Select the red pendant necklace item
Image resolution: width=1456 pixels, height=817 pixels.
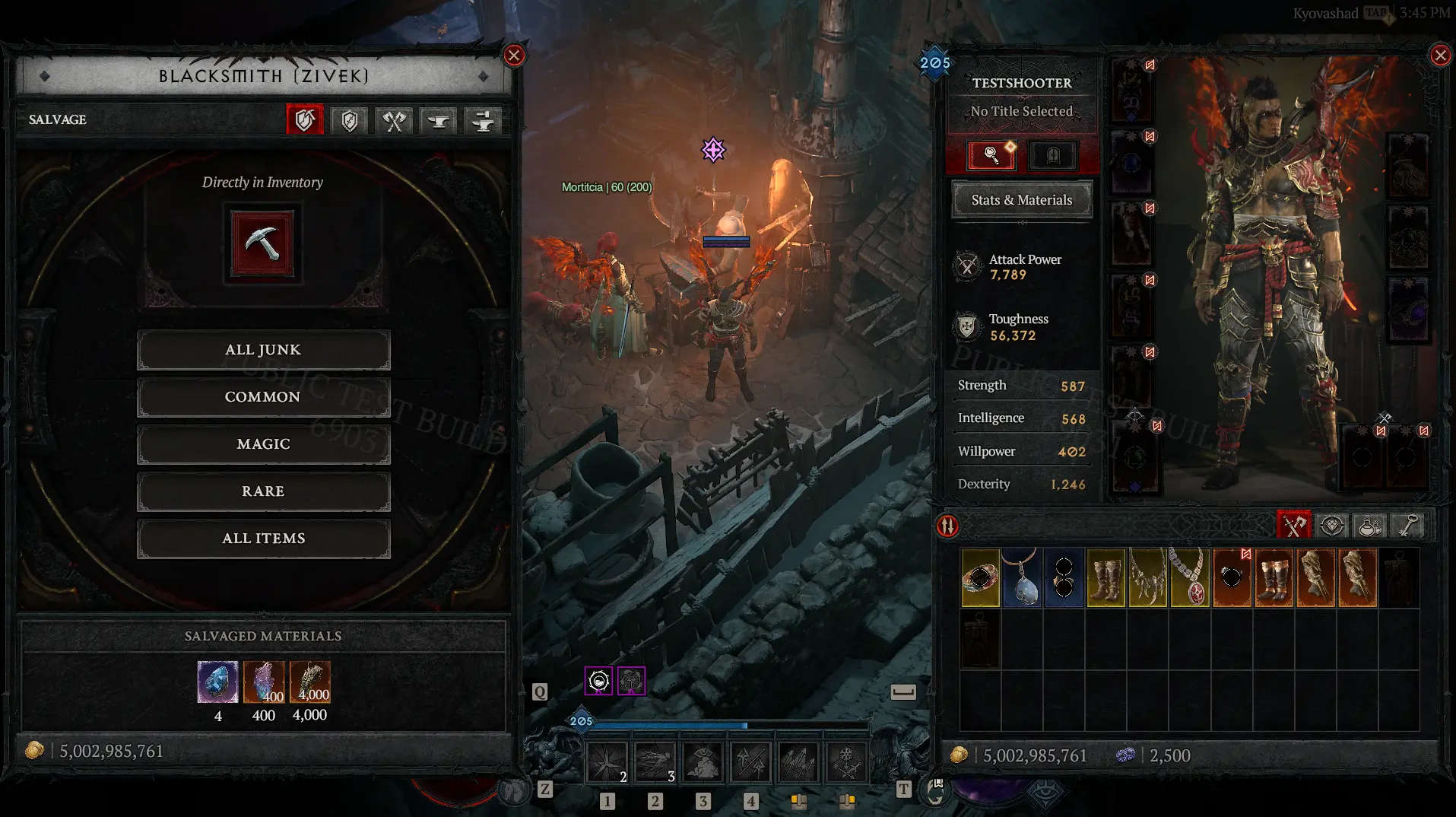(x=1189, y=578)
